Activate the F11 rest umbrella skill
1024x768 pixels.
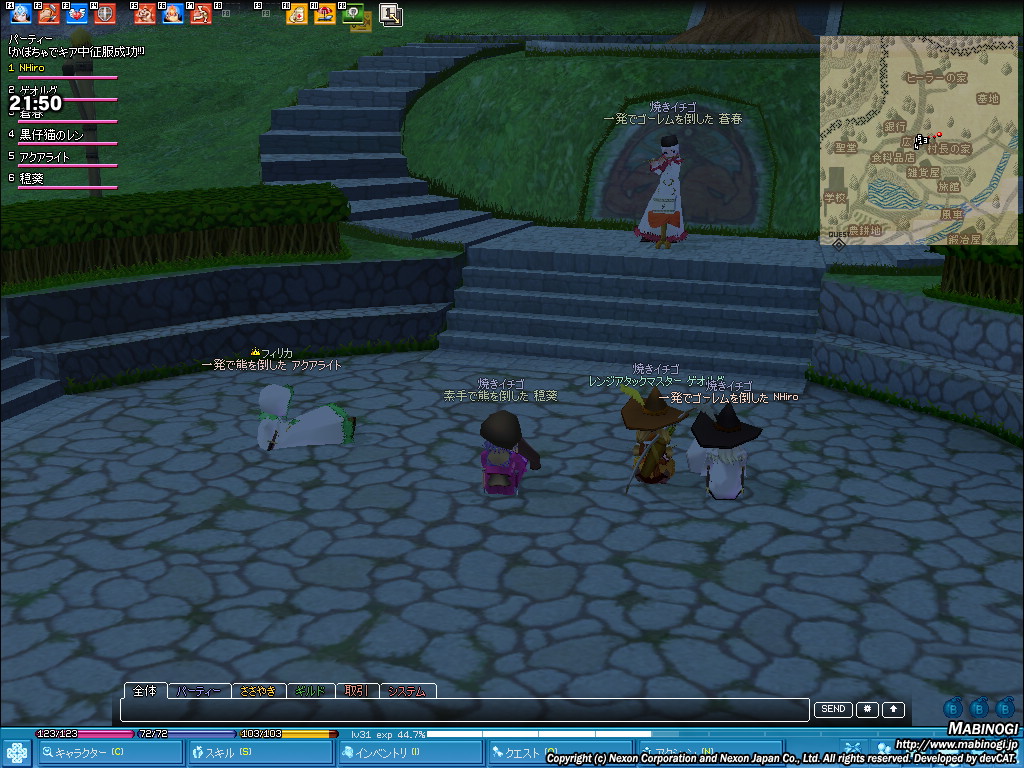[324, 14]
